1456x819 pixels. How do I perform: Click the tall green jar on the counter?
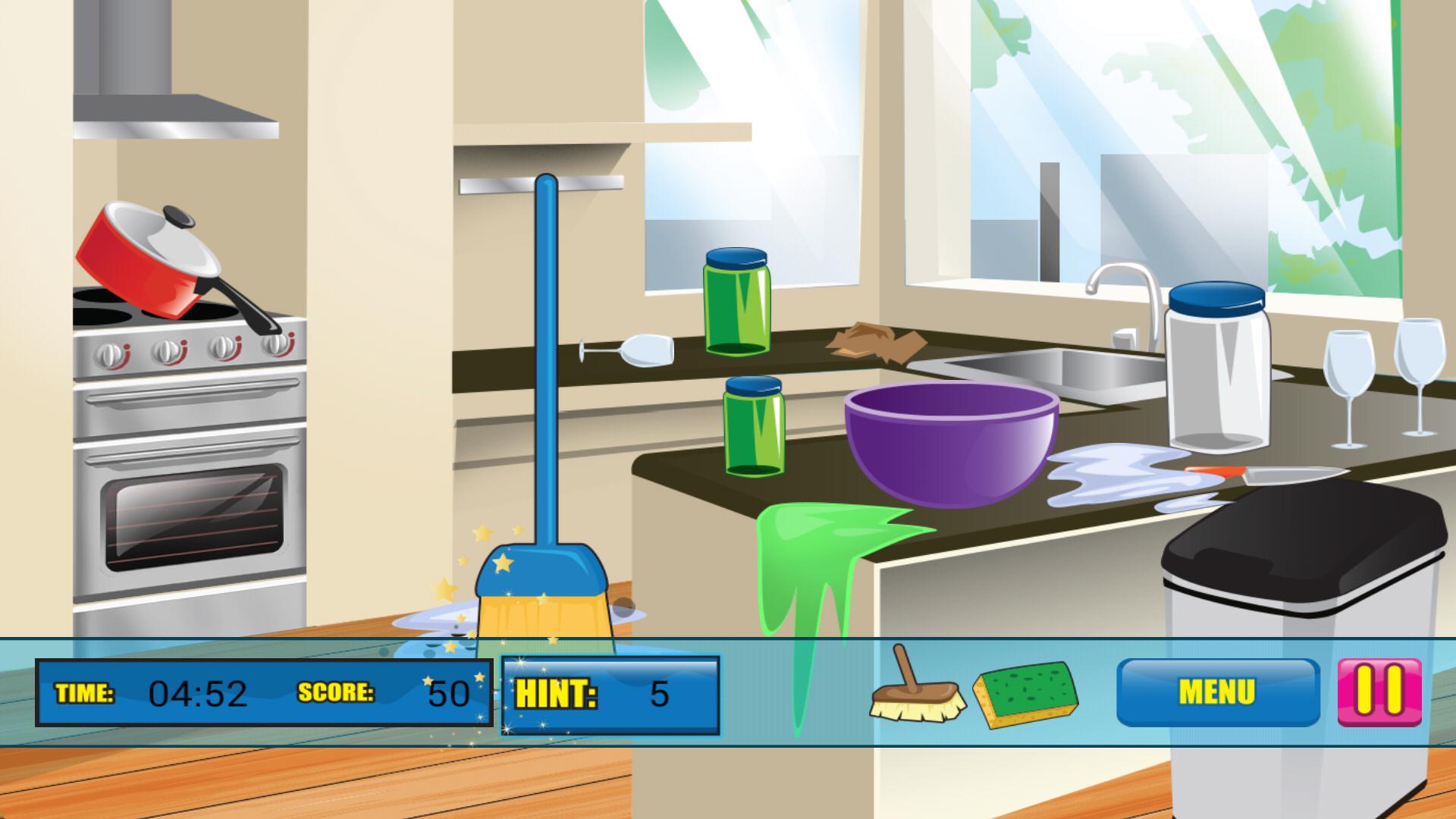pyautogui.click(x=736, y=303)
